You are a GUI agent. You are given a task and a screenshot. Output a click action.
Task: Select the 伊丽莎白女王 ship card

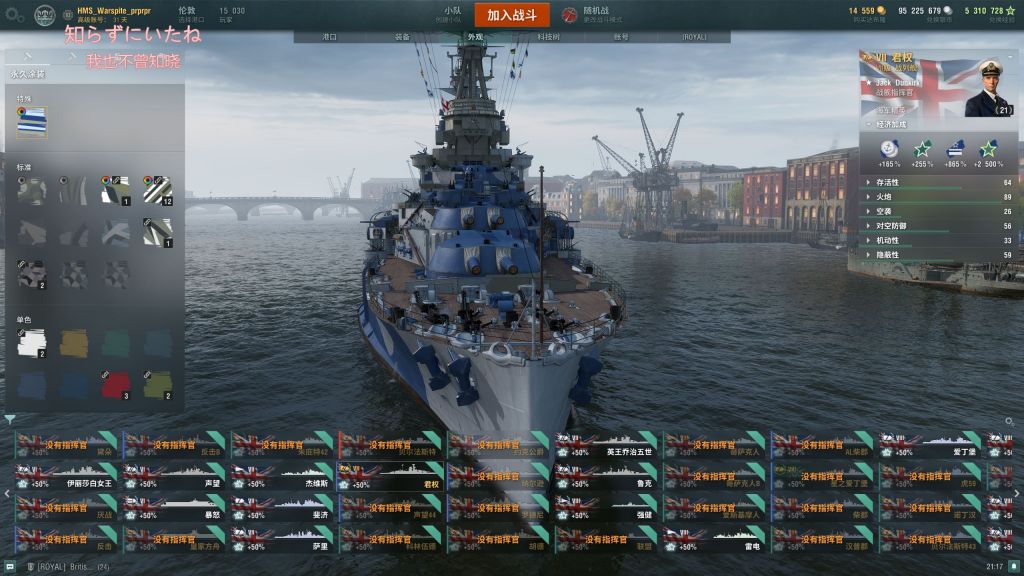(x=66, y=476)
